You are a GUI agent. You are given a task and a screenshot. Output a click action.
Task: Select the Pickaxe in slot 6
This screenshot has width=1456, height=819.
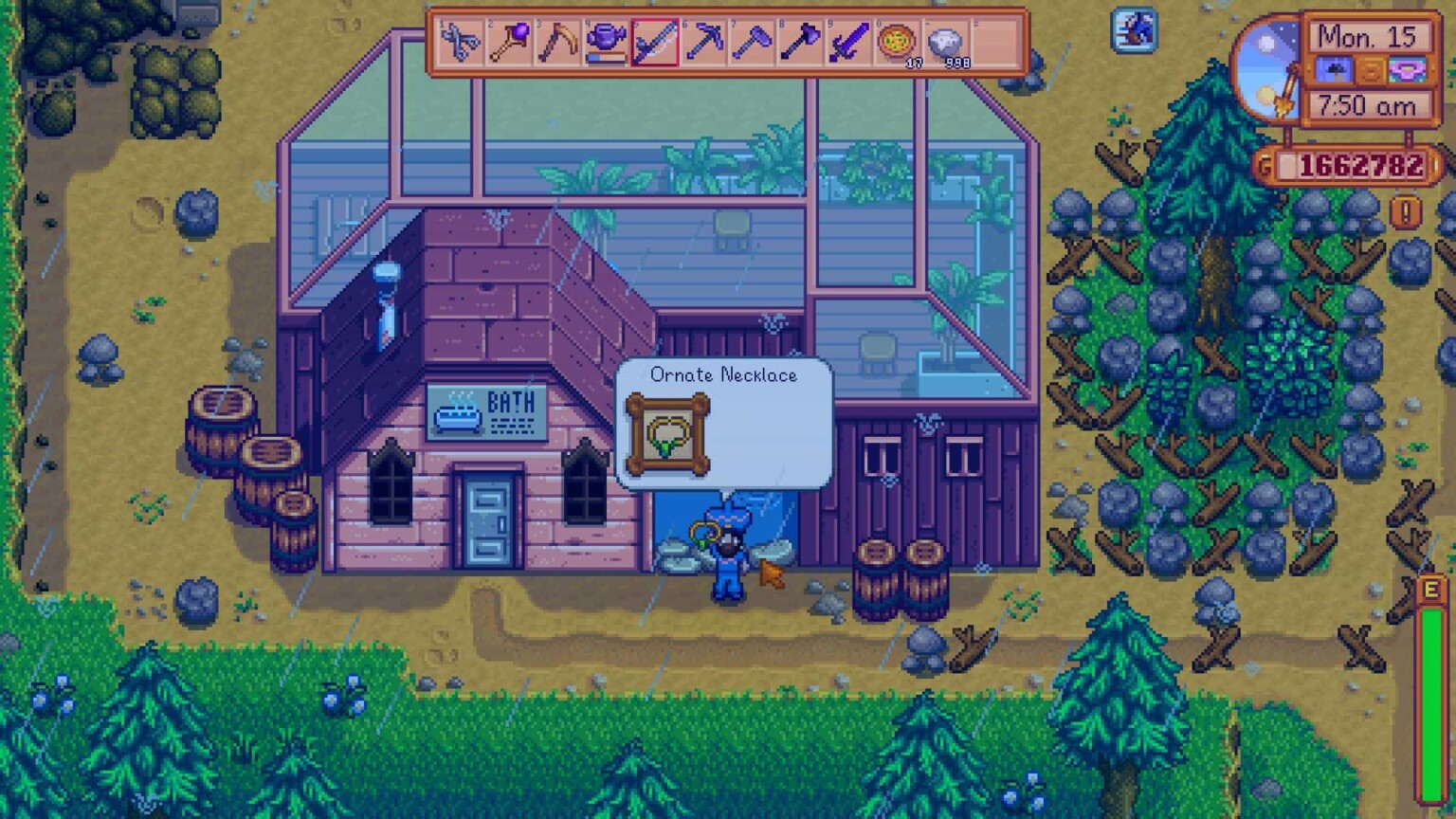pos(701,43)
